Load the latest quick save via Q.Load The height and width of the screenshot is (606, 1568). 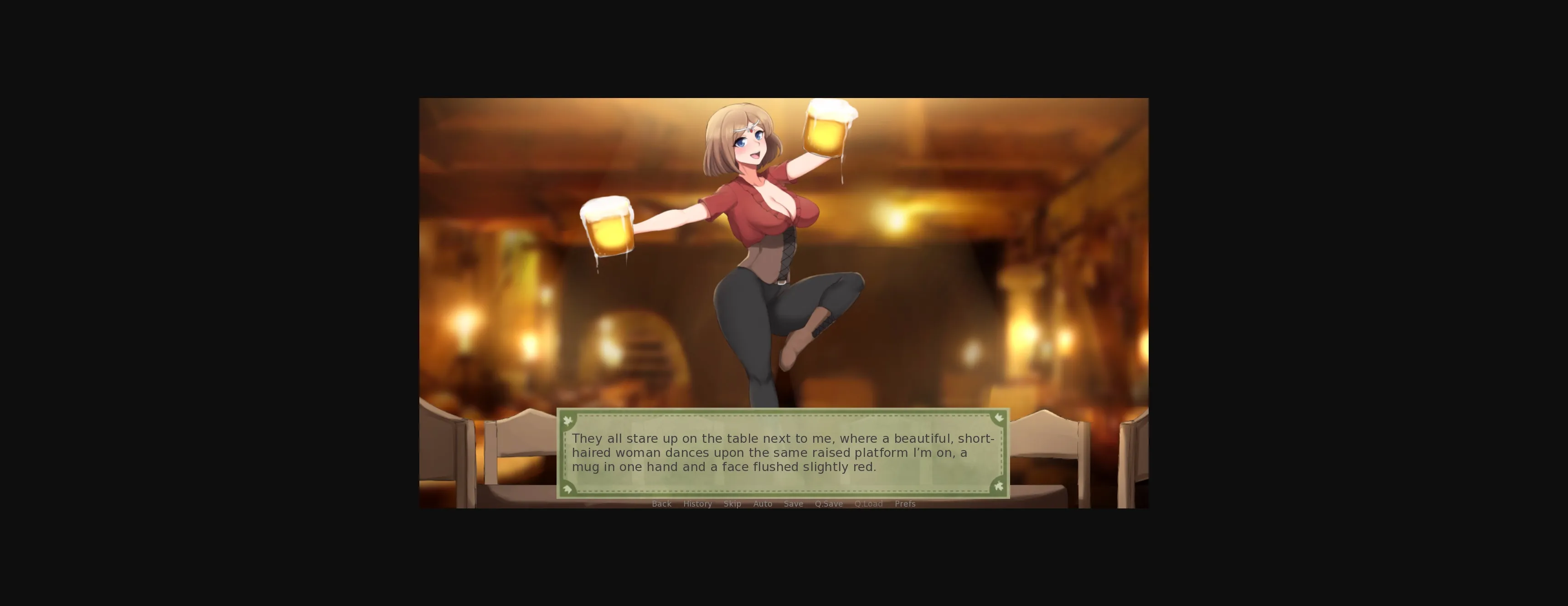pyautogui.click(x=869, y=504)
